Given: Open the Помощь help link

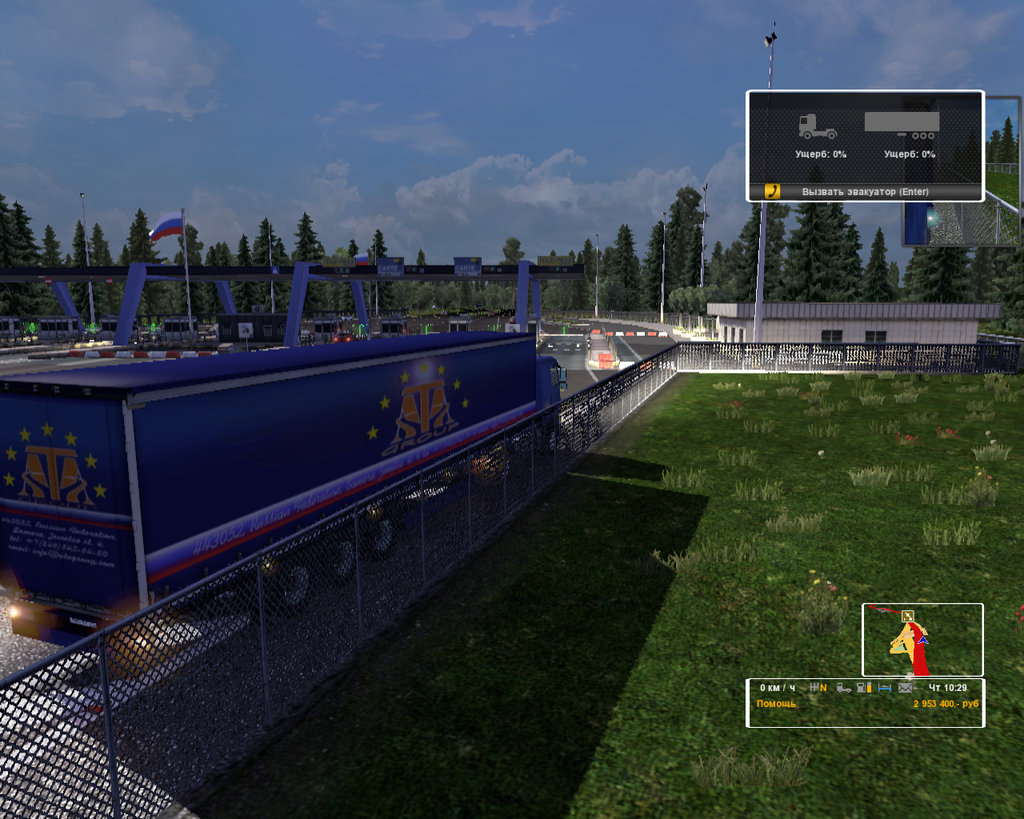Looking at the screenshot, I should (x=777, y=704).
